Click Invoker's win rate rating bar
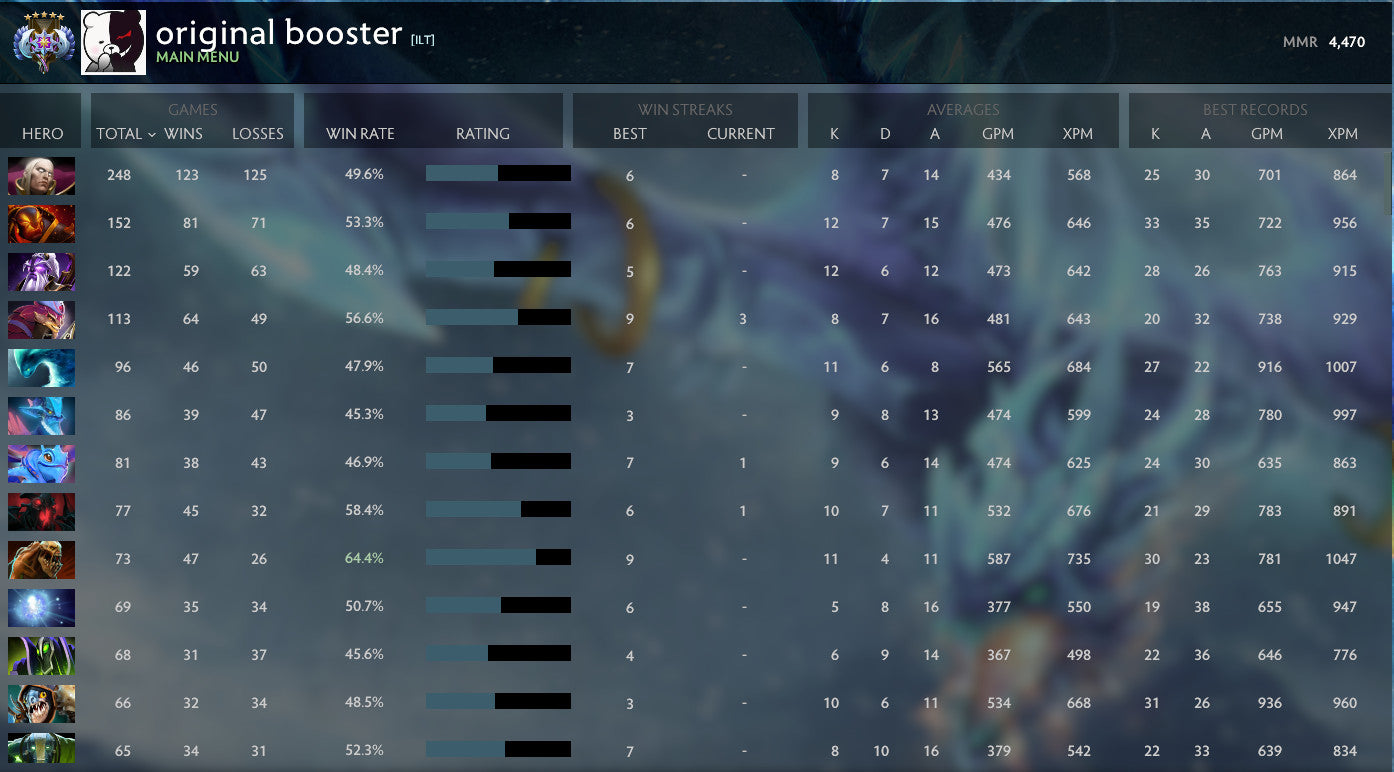This screenshot has height=772, width=1394. (x=497, y=172)
